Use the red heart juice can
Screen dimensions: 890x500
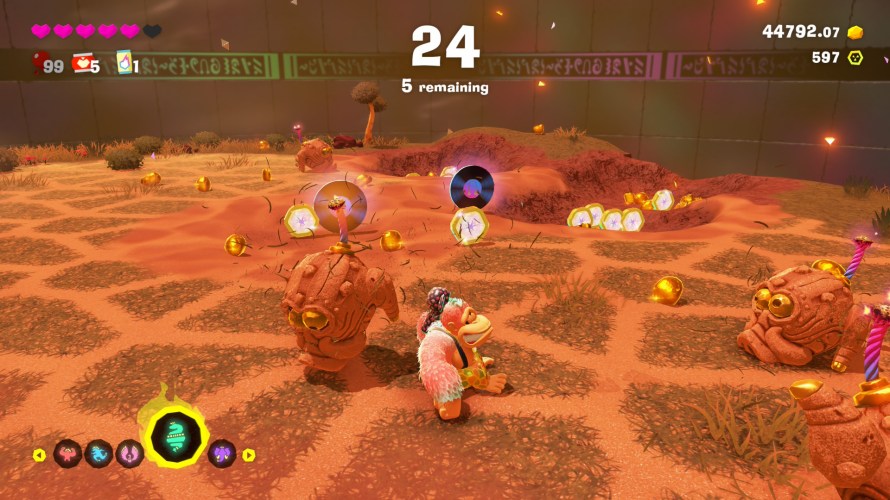pyautogui.click(x=82, y=65)
